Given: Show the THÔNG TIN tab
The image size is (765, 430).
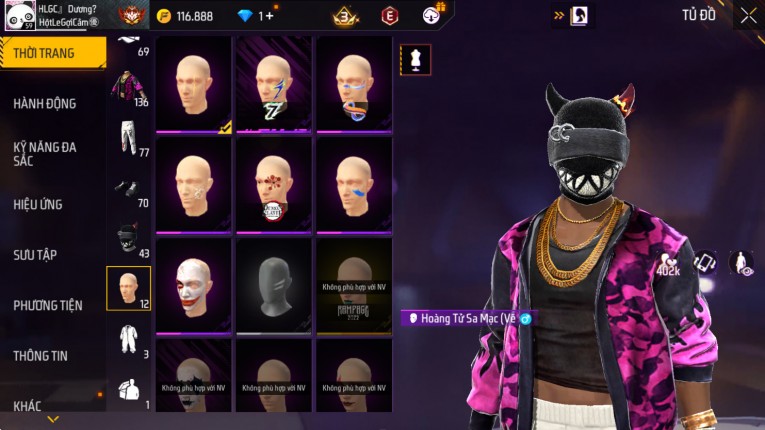Looking at the screenshot, I should [40, 355].
